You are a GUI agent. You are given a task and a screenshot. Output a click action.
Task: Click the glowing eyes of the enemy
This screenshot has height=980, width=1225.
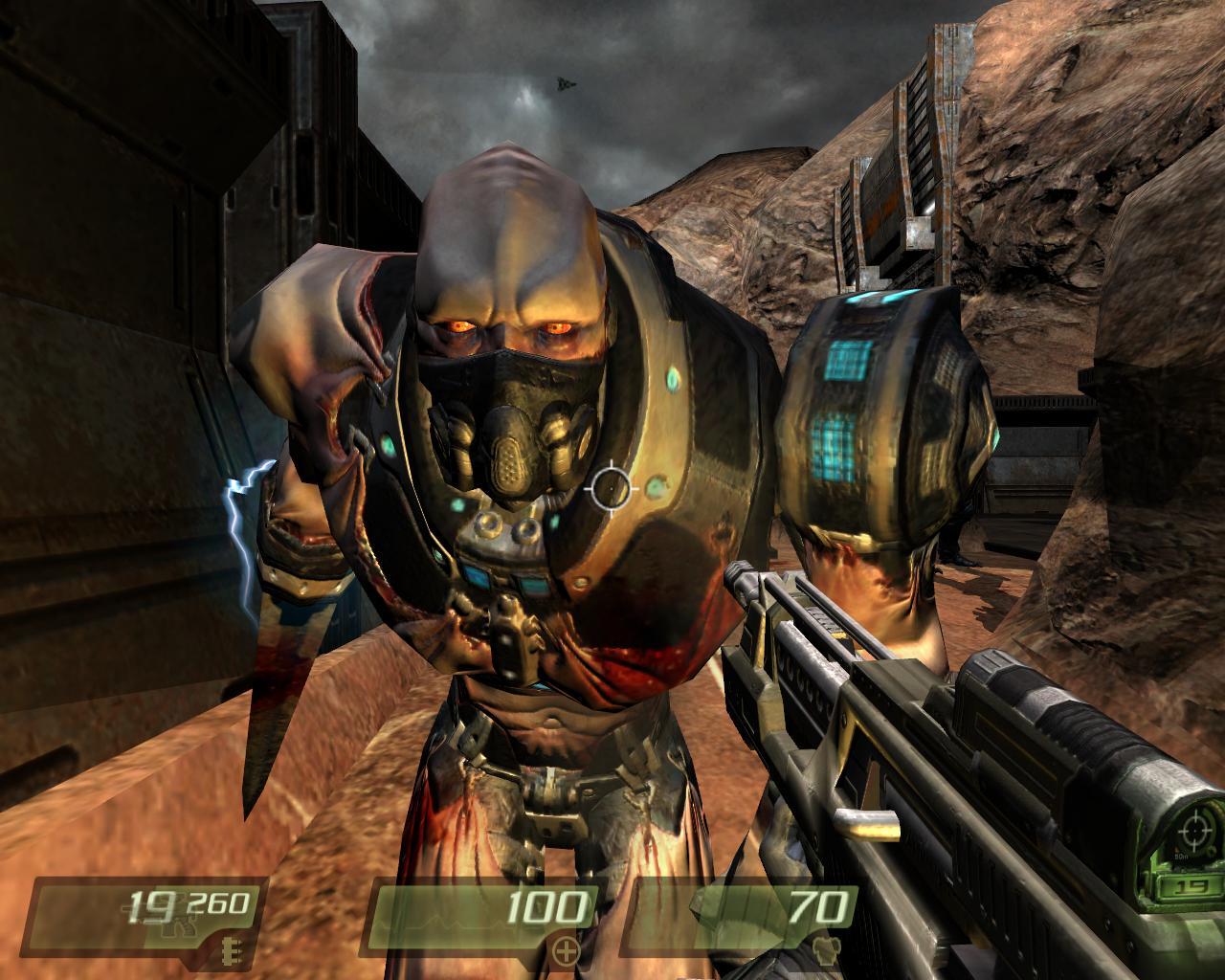(x=507, y=328)
